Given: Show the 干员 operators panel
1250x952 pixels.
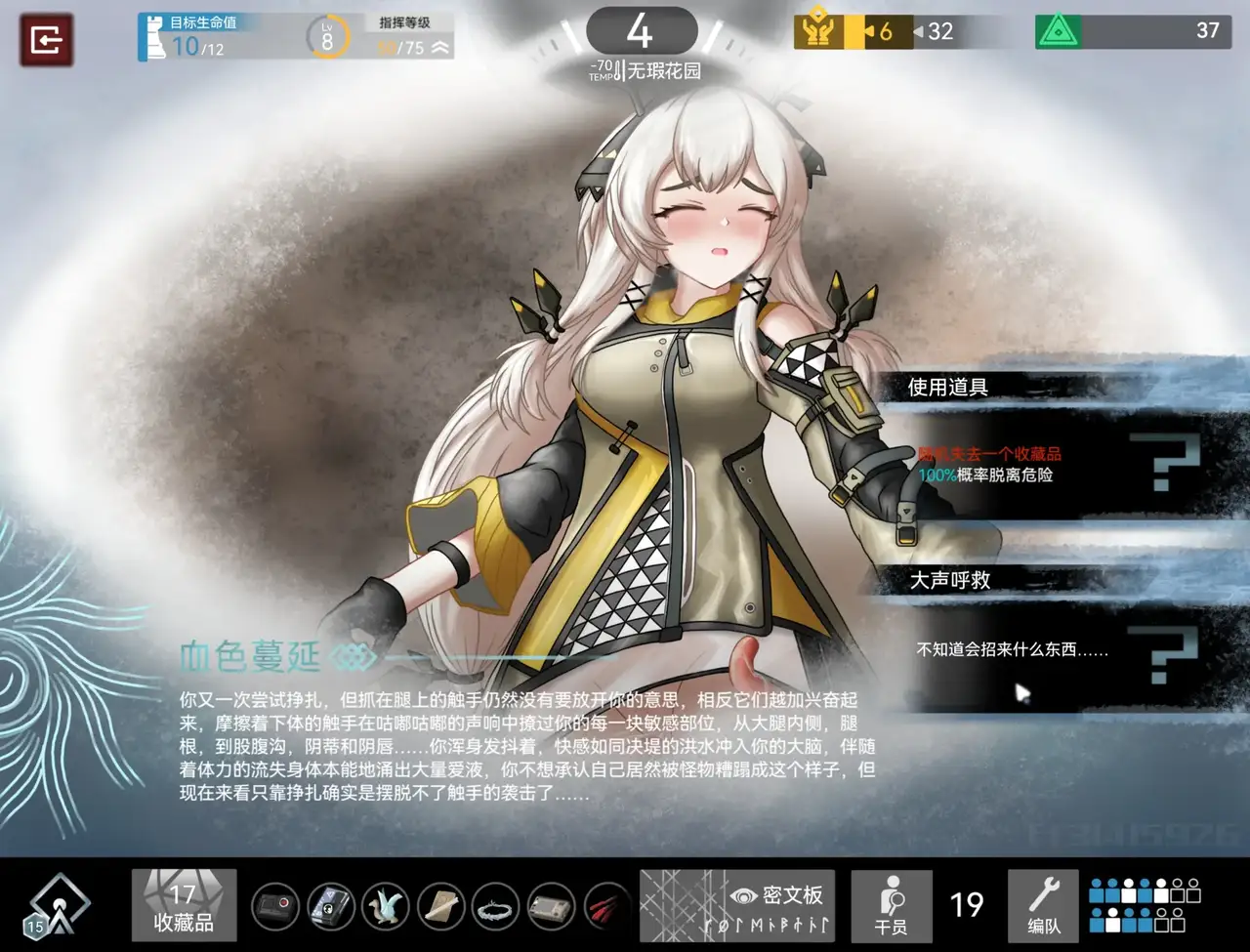Looking at the screenshot, I should (891, 905).
